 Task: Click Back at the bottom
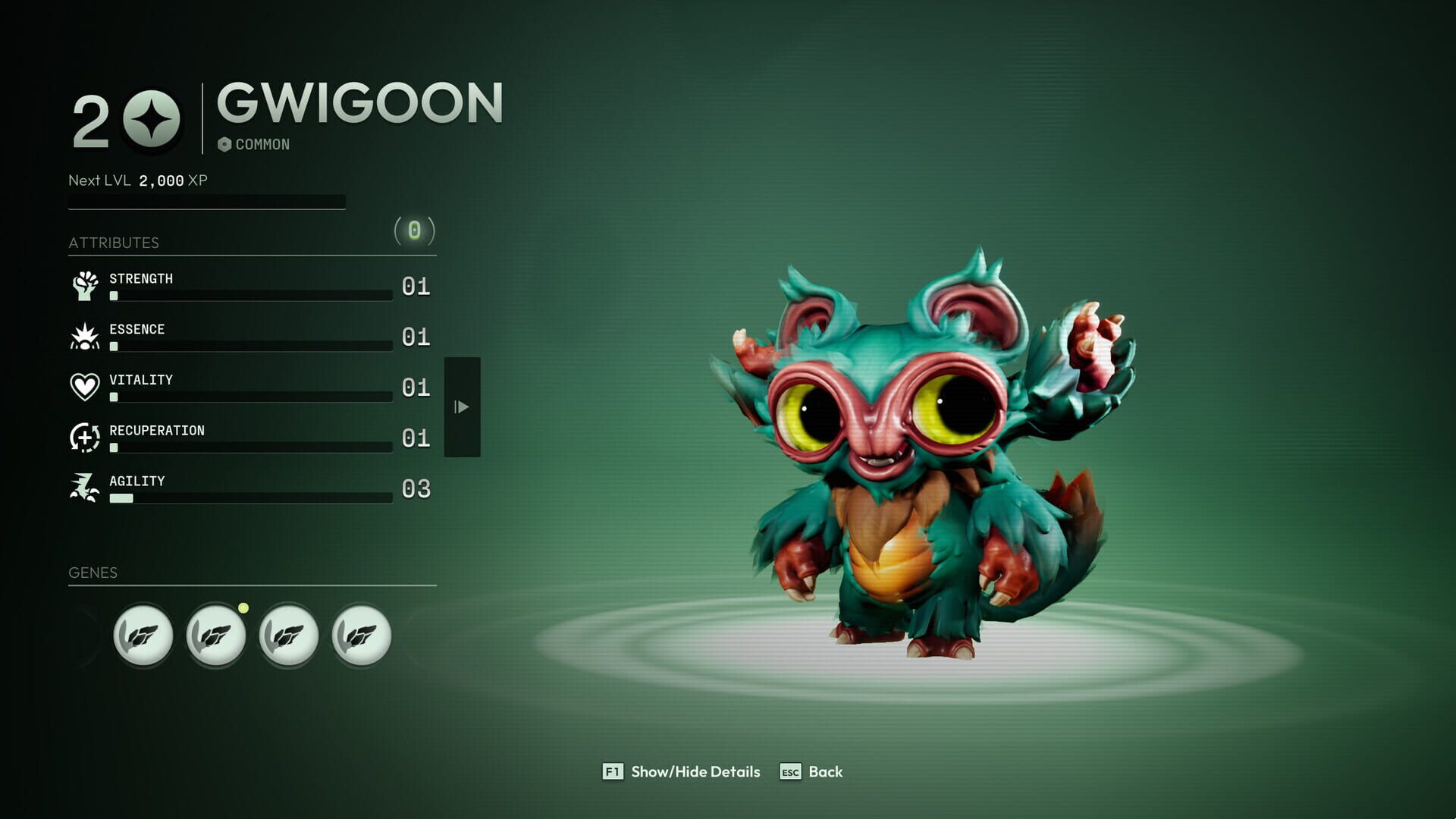pos(827,772)
